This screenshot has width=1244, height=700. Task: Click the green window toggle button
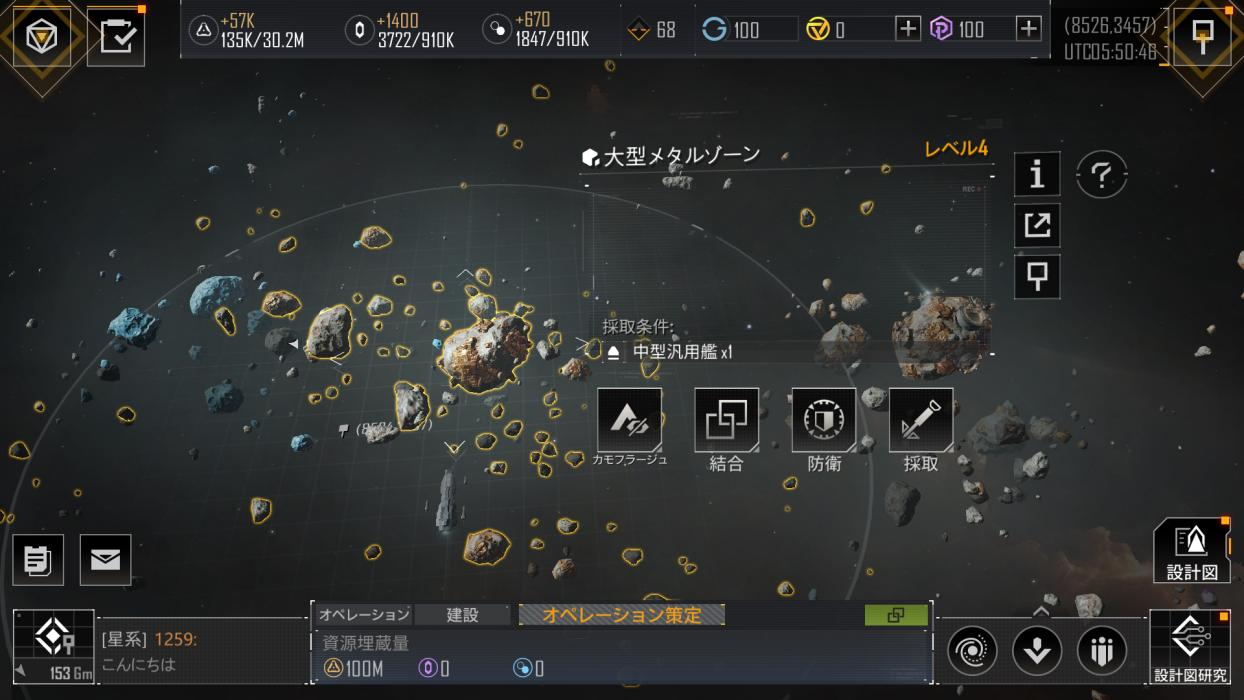(x=895, y=615)
